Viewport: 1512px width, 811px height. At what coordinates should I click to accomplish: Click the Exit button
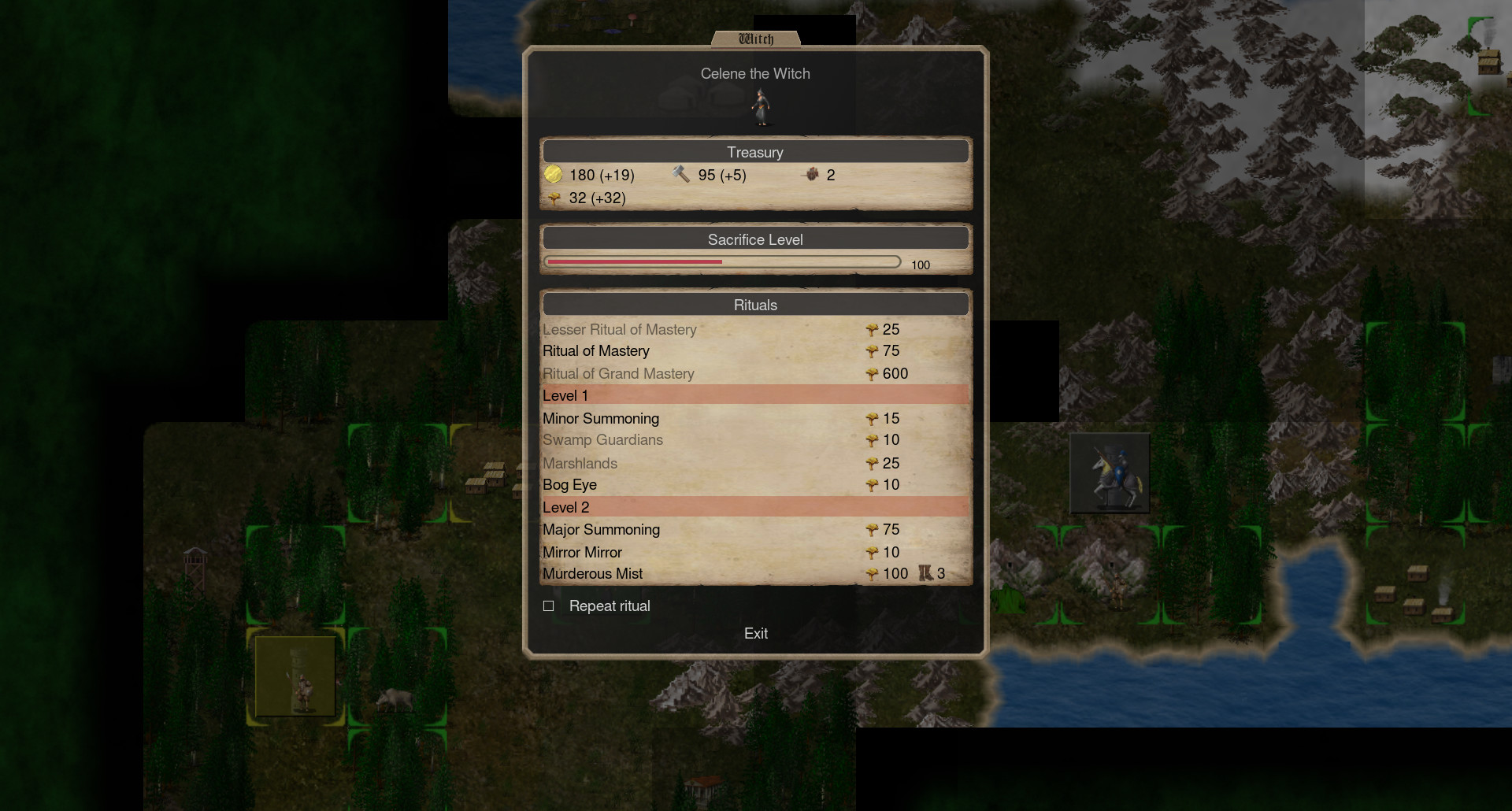[x=755, y=633]
